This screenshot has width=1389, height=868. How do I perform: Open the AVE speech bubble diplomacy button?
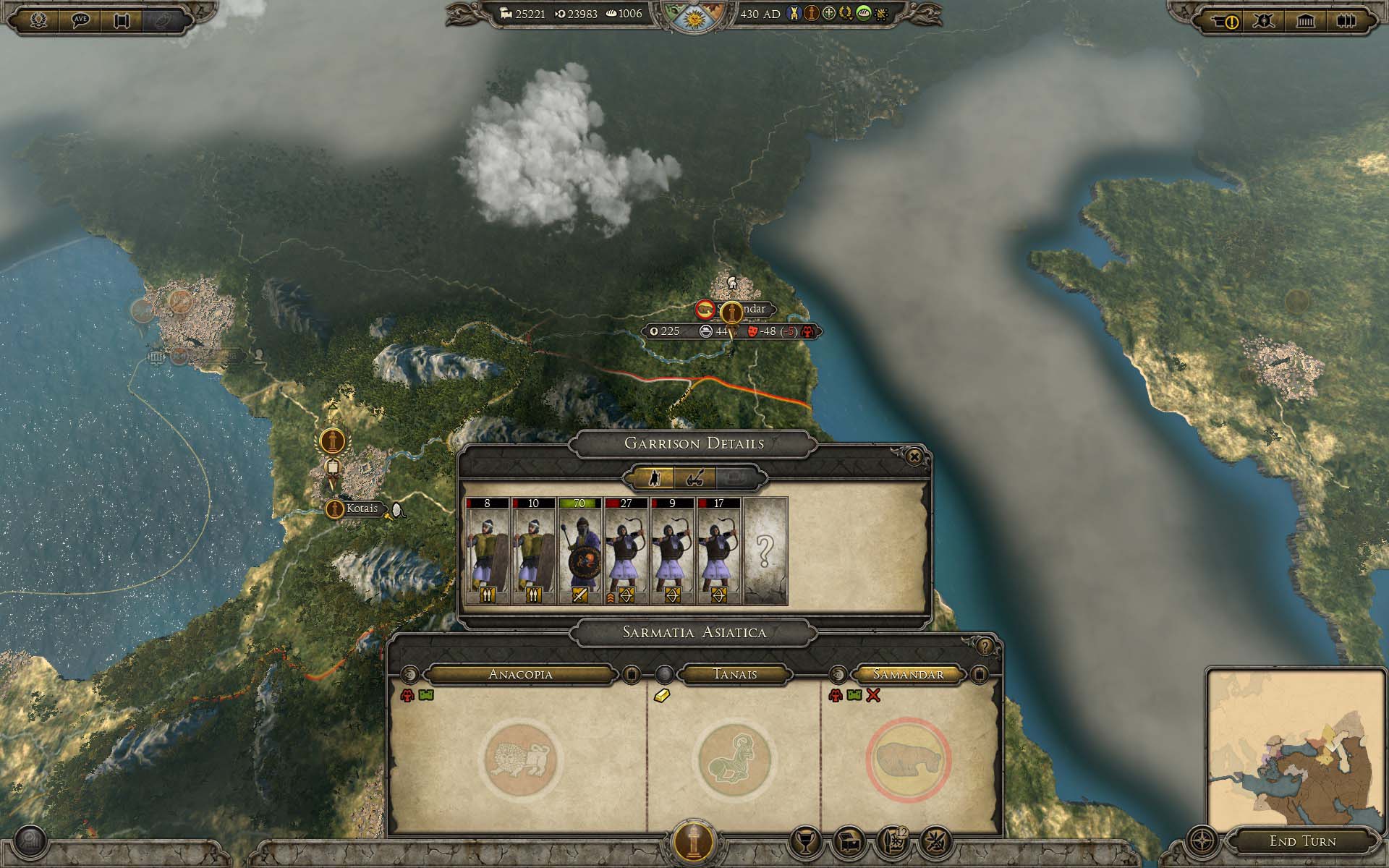[81, 20]
